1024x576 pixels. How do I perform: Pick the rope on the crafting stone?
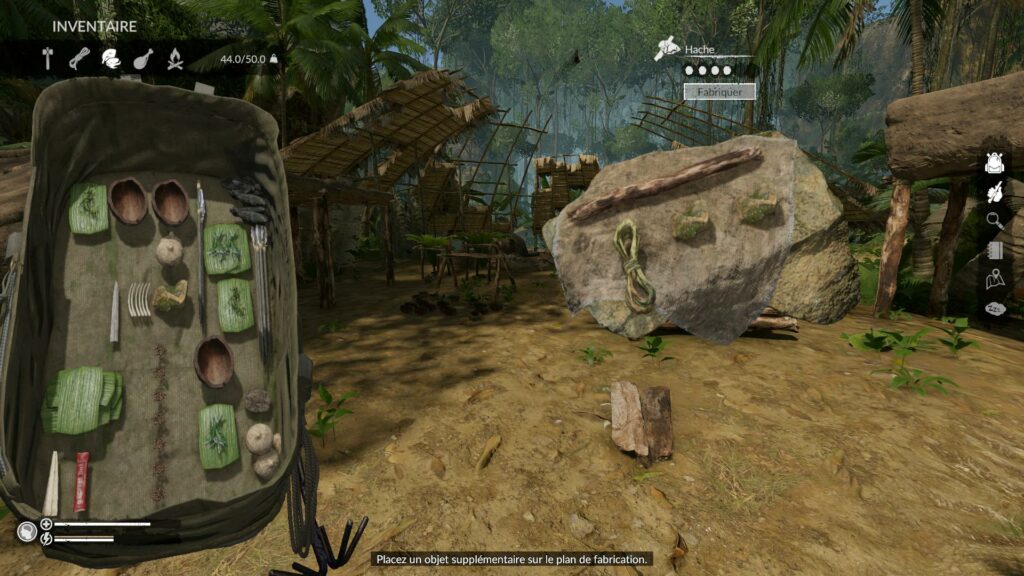point(633,264)
